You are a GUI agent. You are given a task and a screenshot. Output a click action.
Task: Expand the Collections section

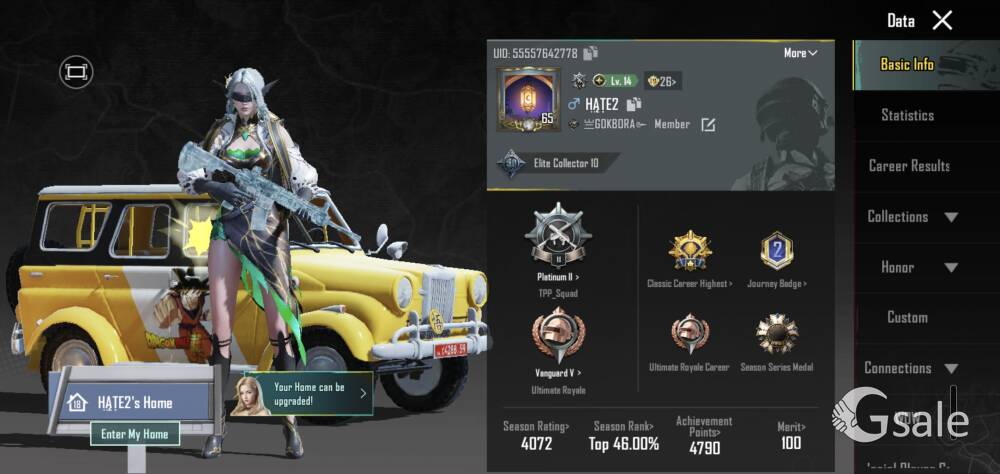point(912,217)
